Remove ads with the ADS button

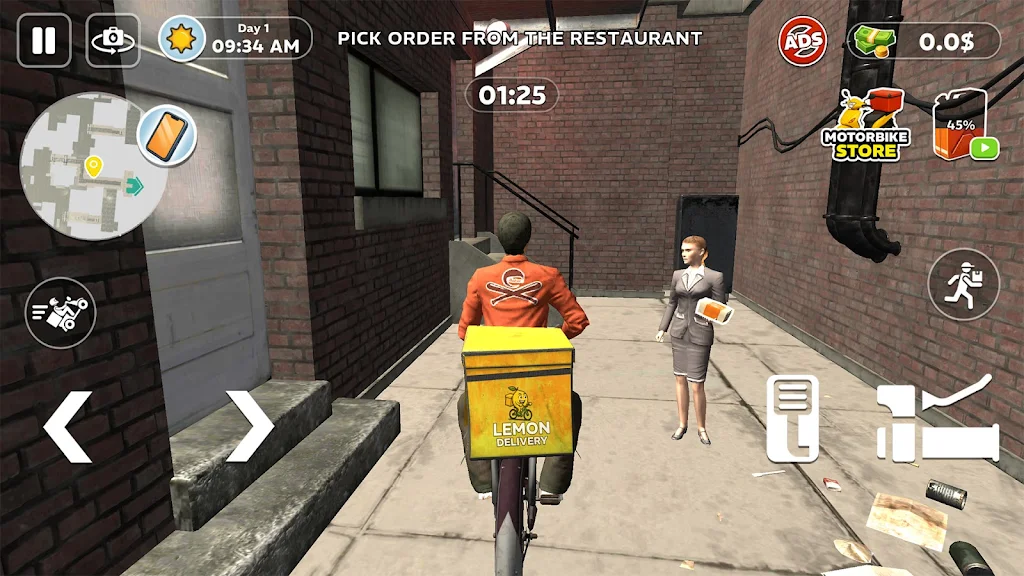pyautogui.click(x=803, y=42)
